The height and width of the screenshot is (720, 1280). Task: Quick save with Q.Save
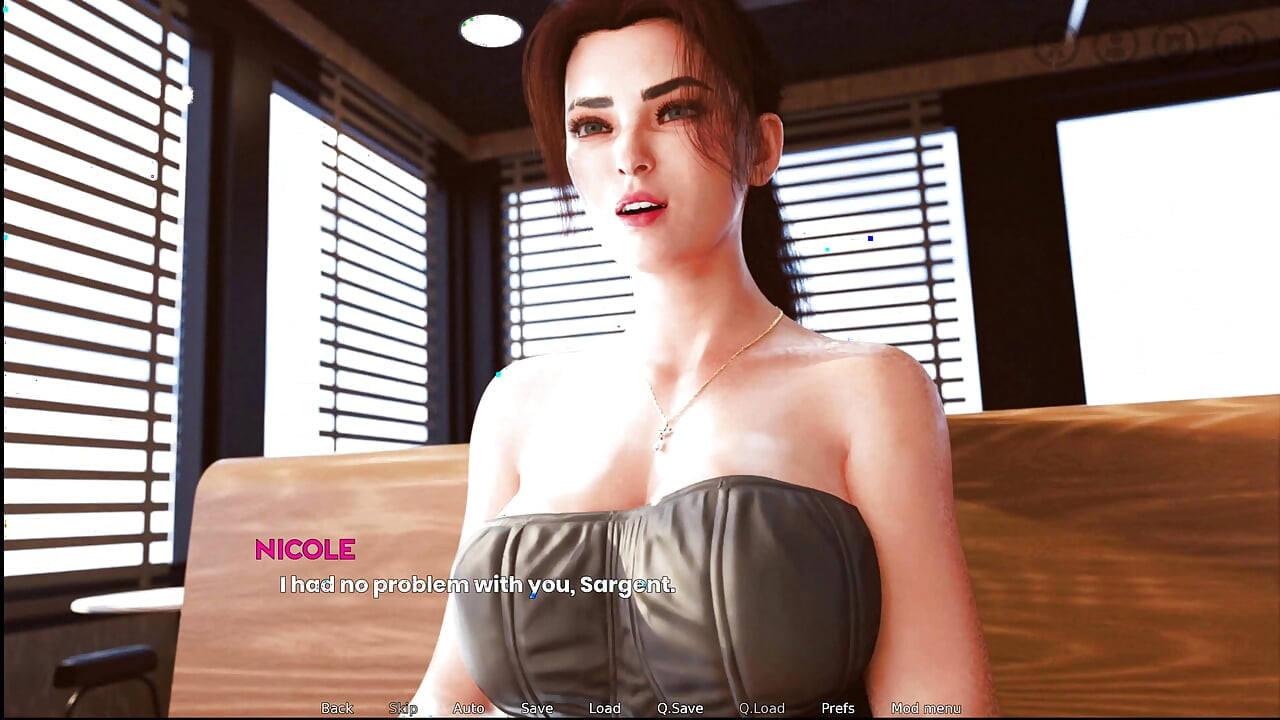[x=680, y=708]
